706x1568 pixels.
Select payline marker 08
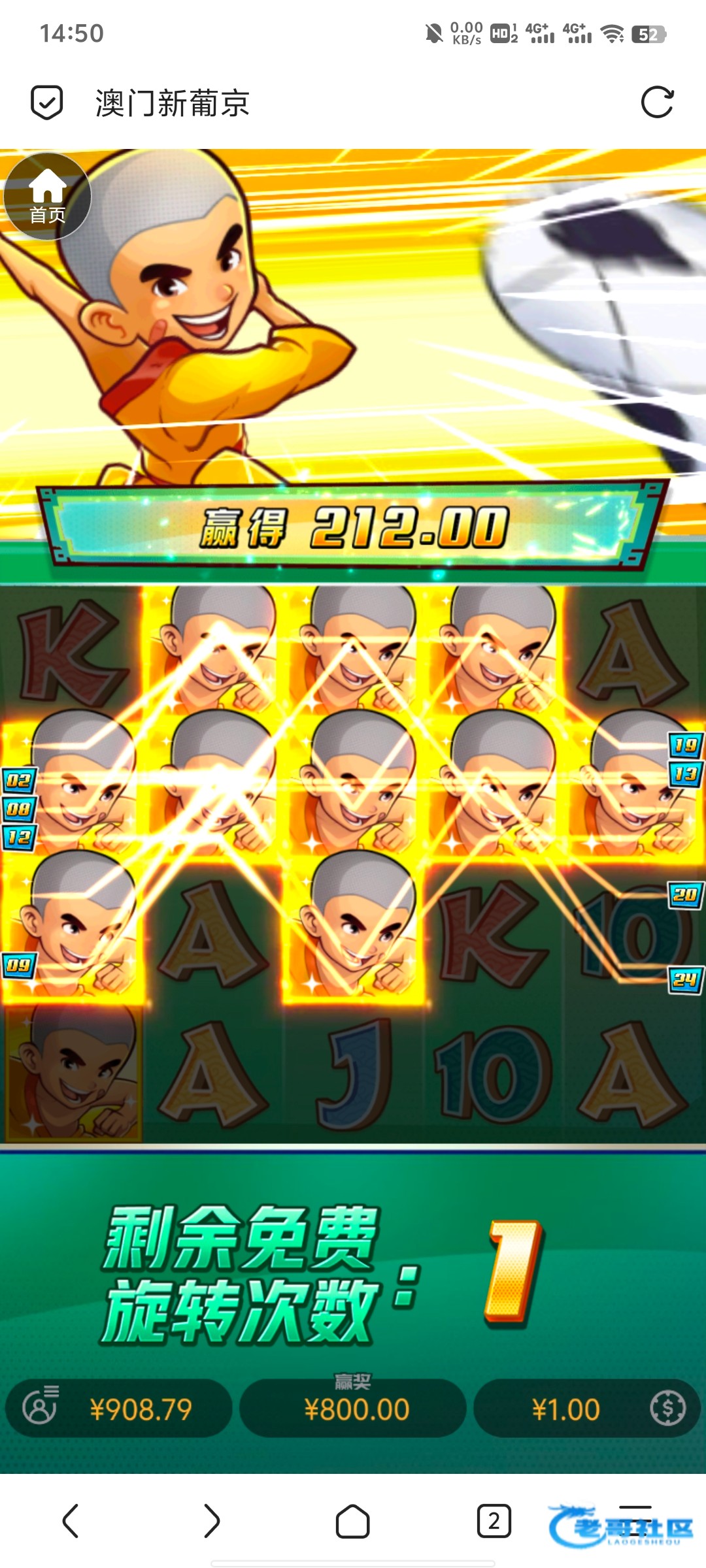(19, 809)
